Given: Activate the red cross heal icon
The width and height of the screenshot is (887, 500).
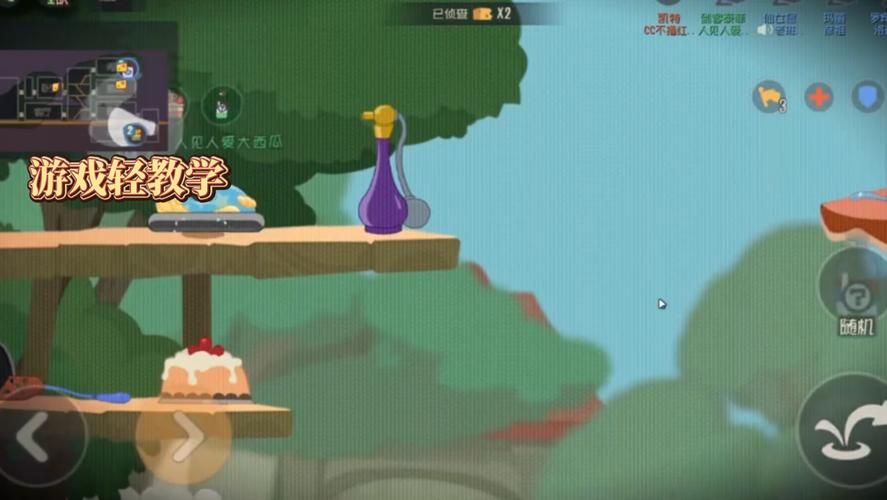Looking at the screenshot, I should (x=819, y=97).
